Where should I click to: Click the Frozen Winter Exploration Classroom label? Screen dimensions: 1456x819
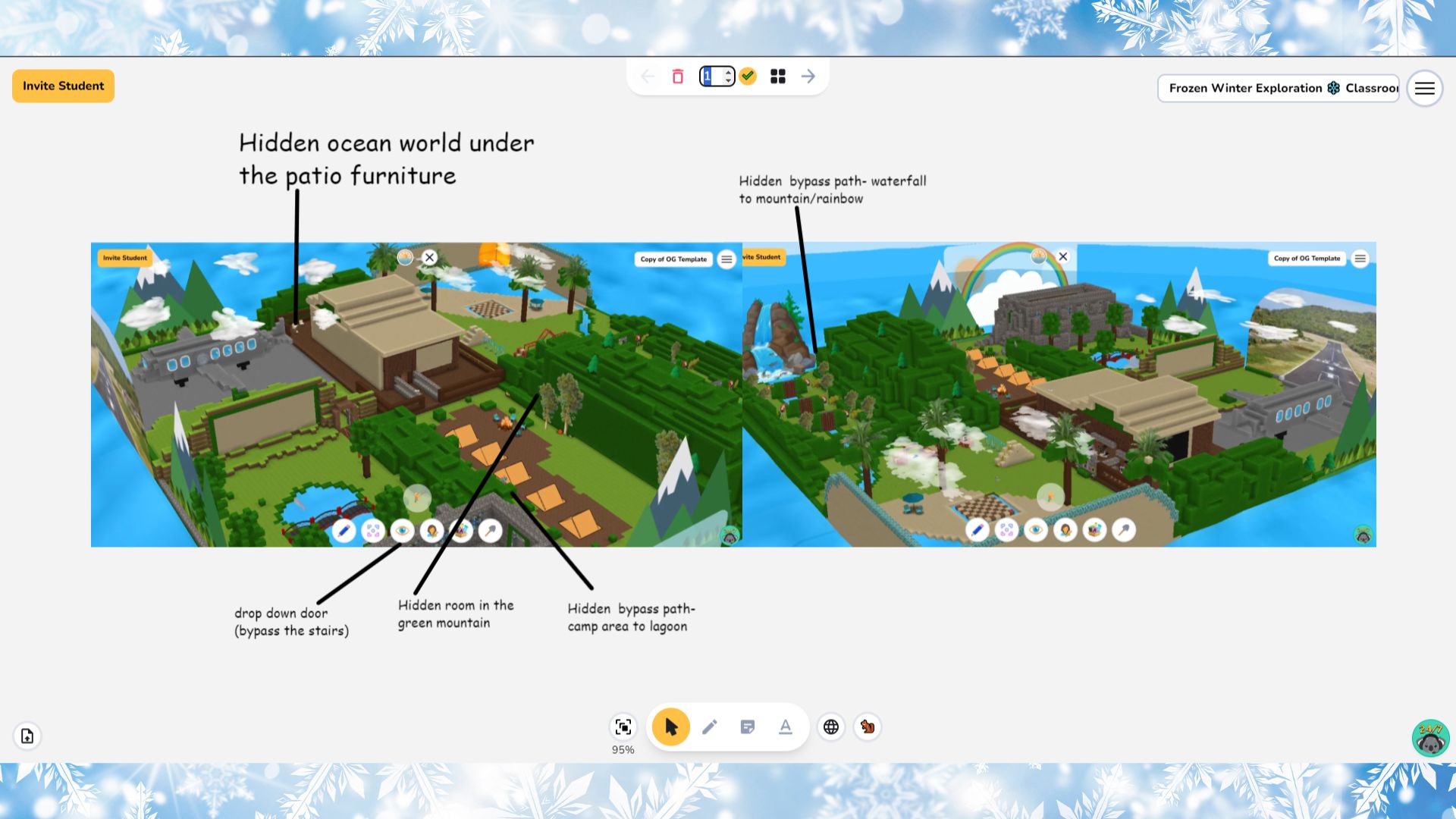(1278, 88)
